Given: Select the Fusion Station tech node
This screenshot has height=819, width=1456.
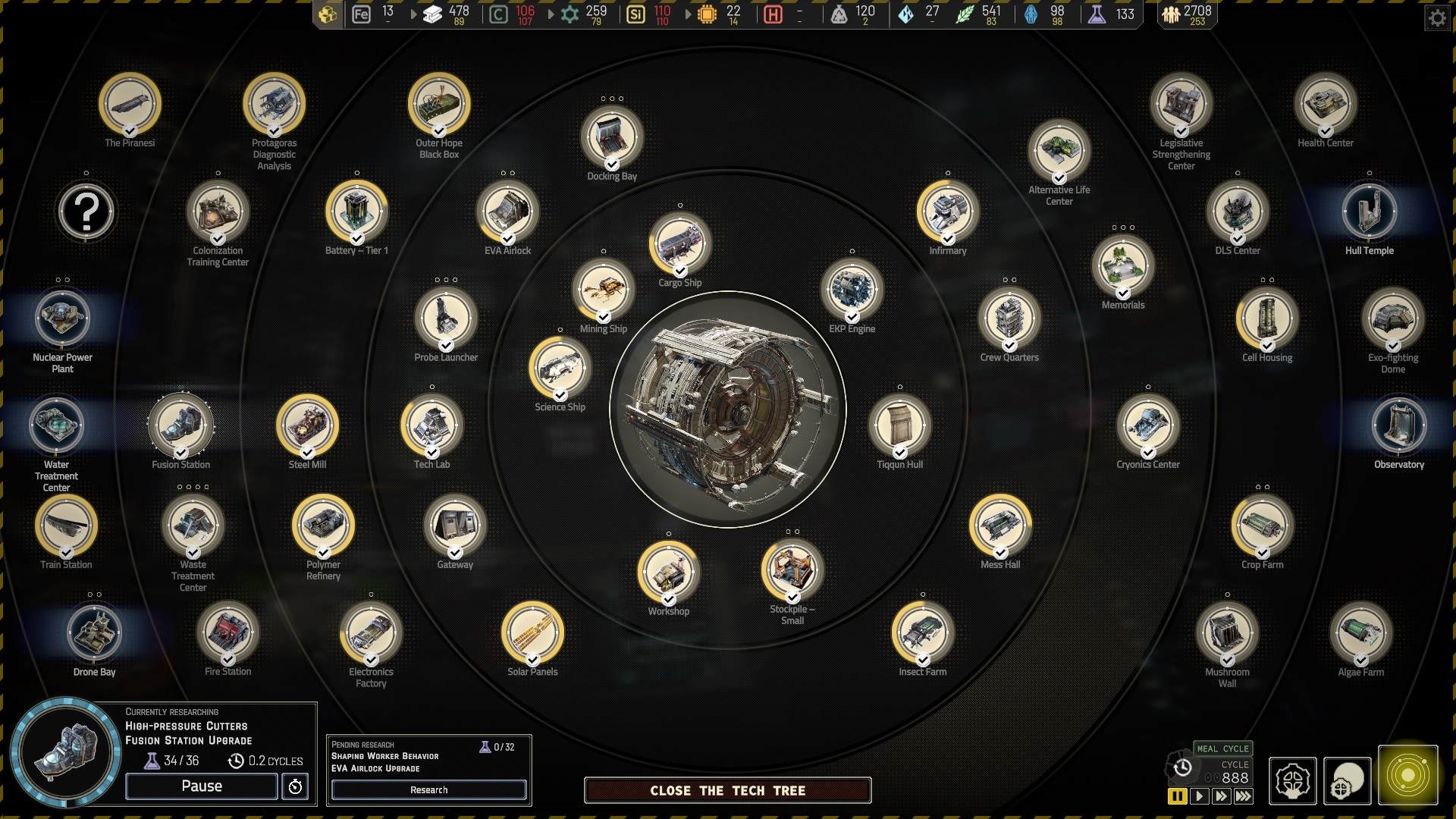Looking at the screenshot, I should 181,425.
